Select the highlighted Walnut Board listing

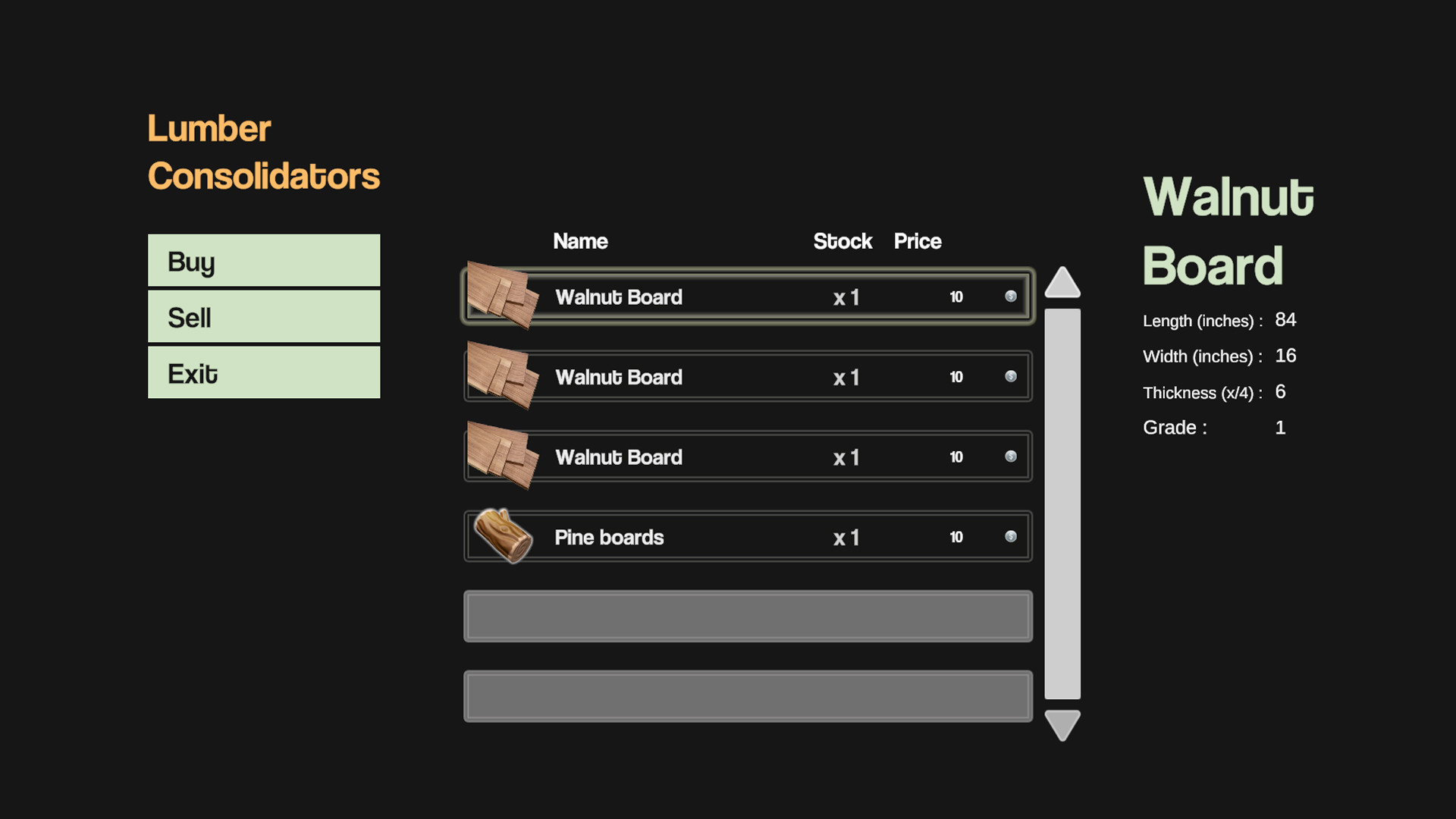coord(747,297)
